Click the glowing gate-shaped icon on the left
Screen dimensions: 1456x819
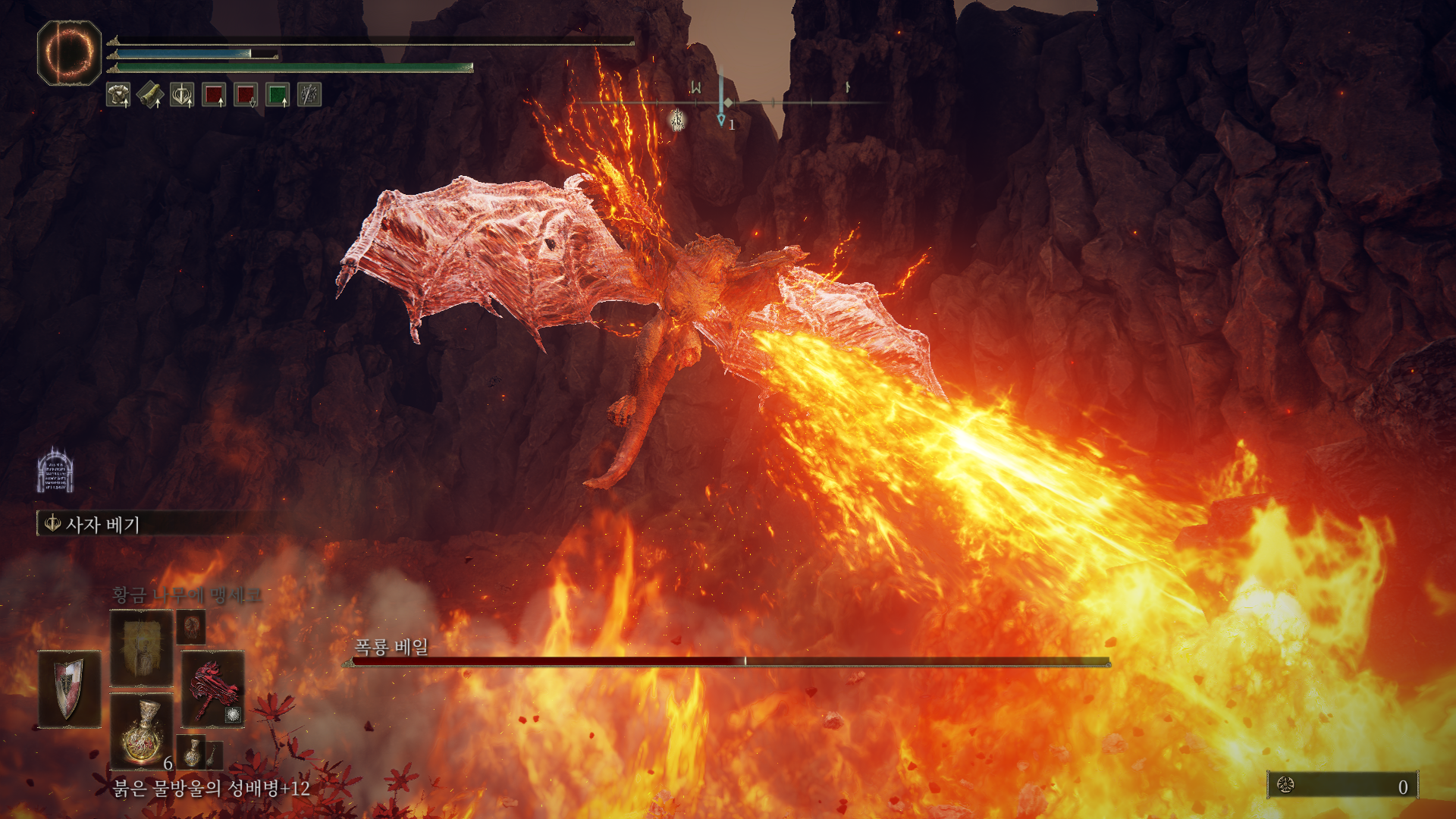[55, 471]
